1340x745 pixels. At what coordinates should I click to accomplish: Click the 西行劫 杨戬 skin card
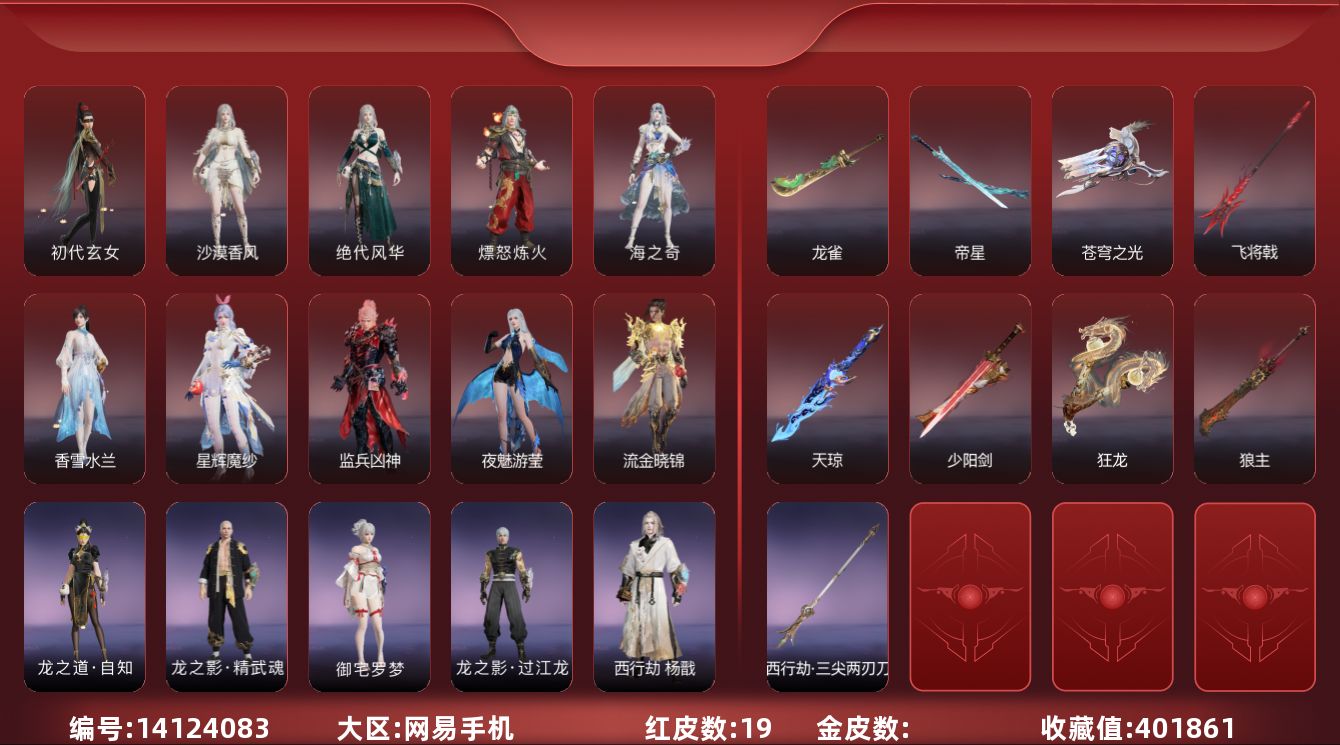click(x=654, y=596)
